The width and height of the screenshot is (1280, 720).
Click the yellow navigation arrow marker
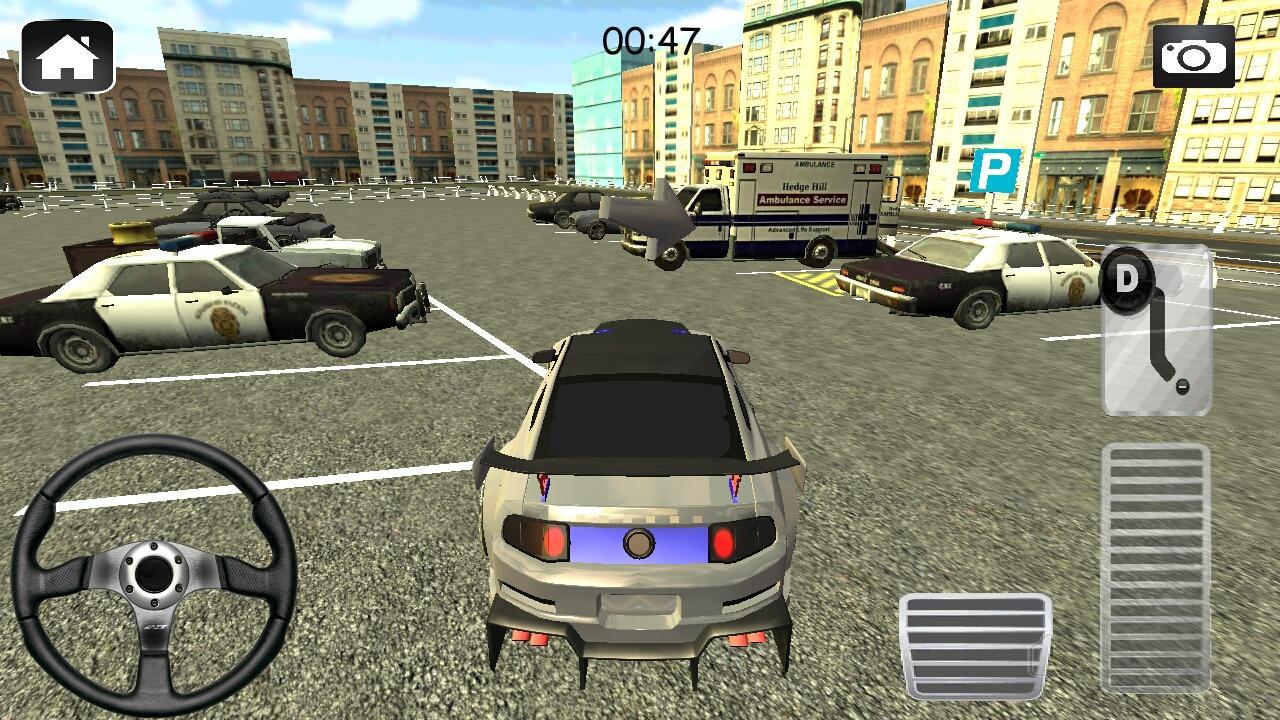[x=651, y=213]
